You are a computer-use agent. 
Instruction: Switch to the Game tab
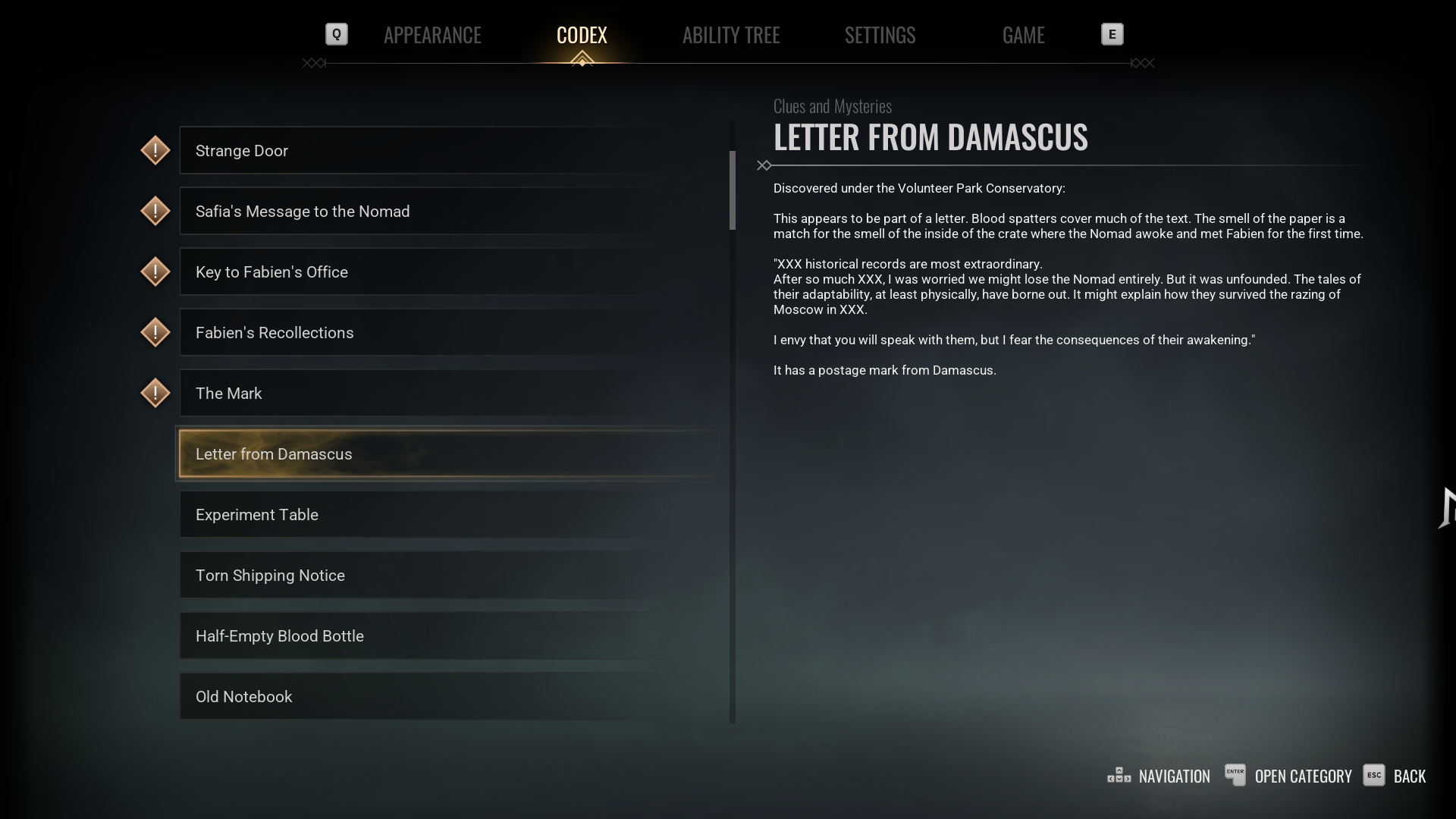pos(1023,35)
